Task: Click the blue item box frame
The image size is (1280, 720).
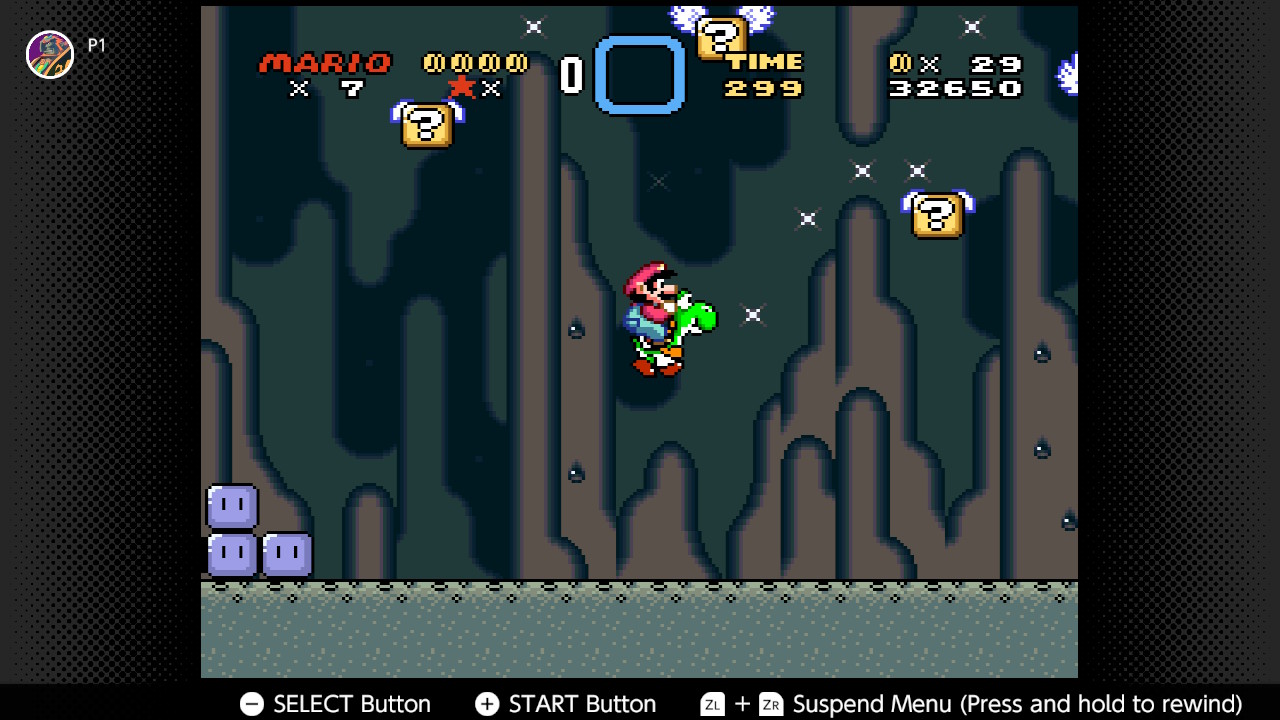Action: pyautogui.click(x=640, y=75)
